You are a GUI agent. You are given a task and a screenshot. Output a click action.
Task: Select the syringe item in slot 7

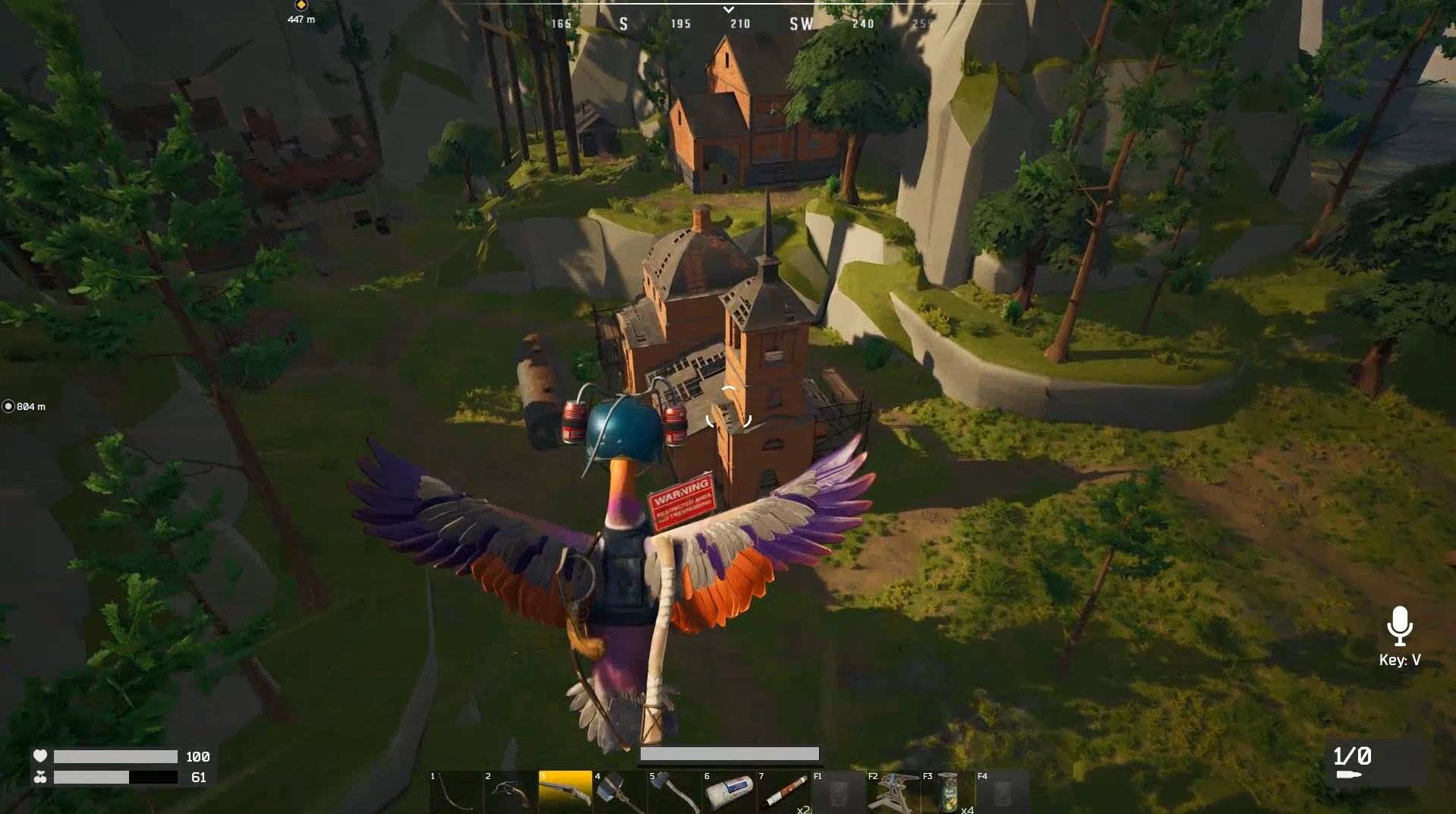pyautogui.click(x=783, y=793)
